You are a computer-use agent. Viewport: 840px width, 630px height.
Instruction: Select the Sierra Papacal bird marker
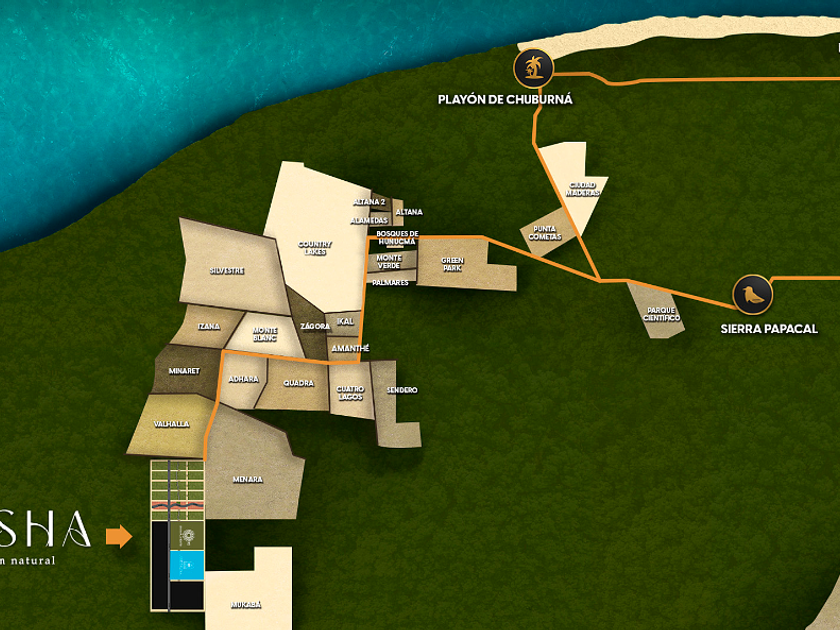point(752,295)
